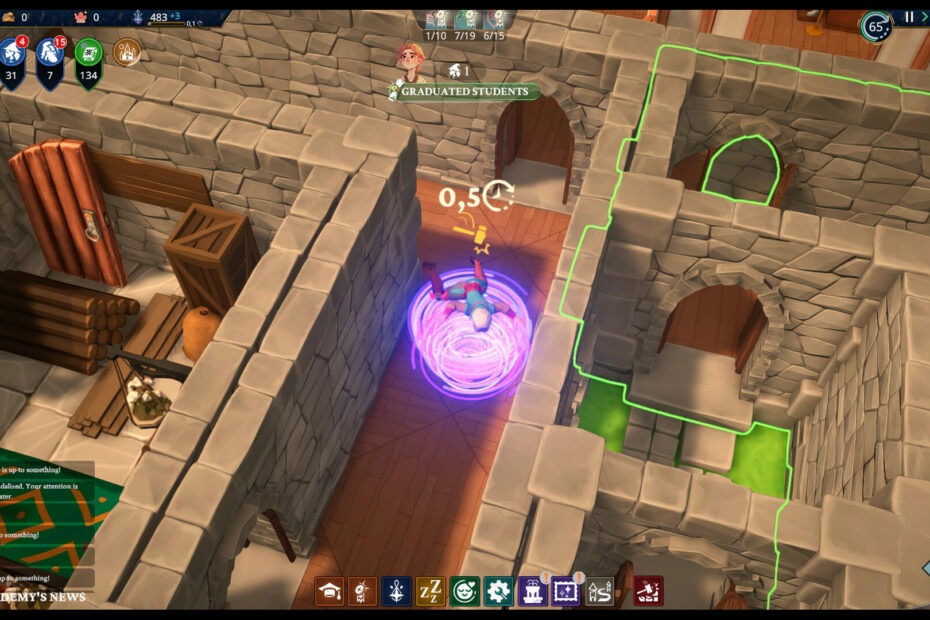
Task: Open the orange castle academy icon
Action: click(127, 51)
